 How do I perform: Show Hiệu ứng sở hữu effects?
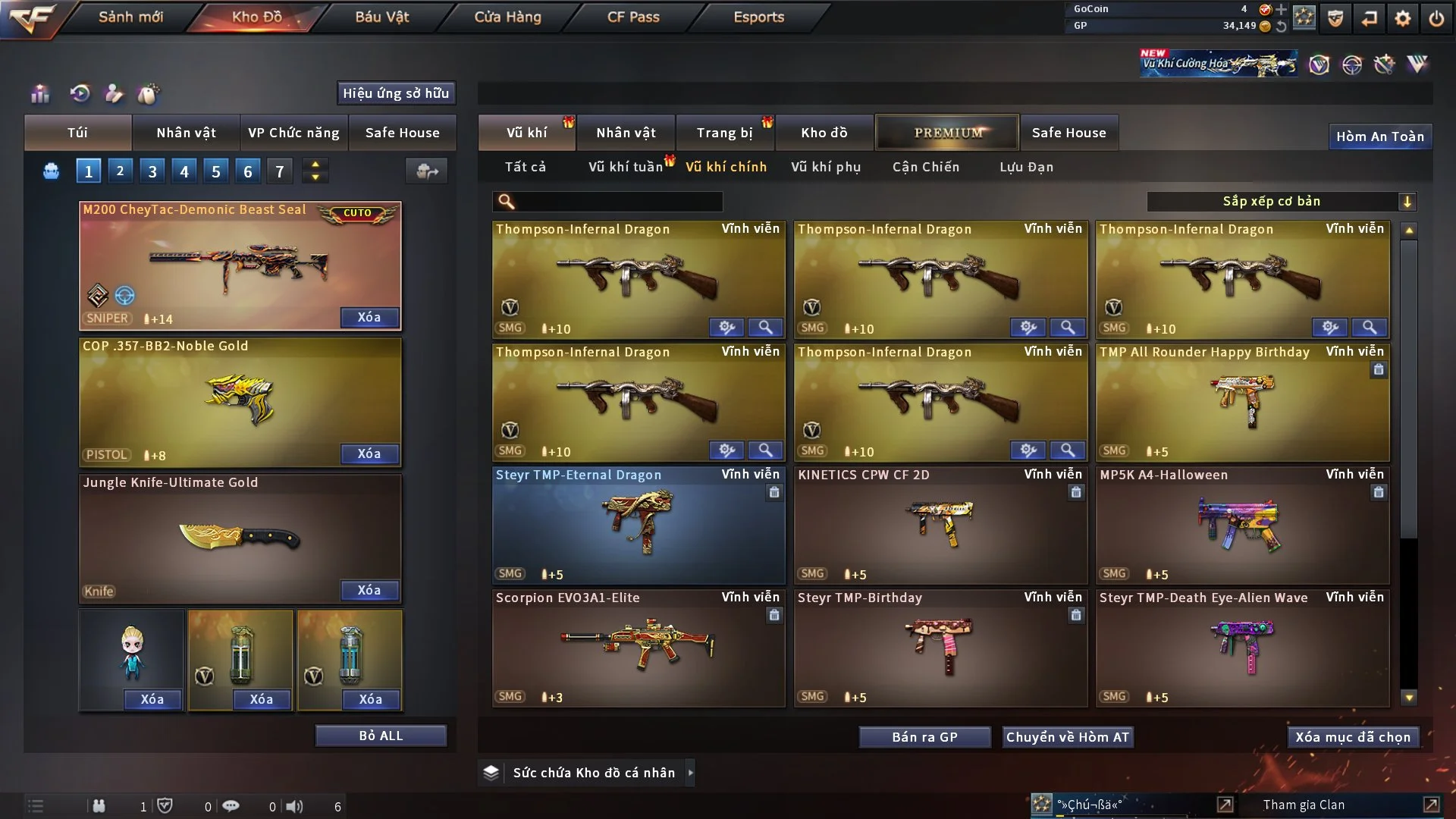coord(396,93)
